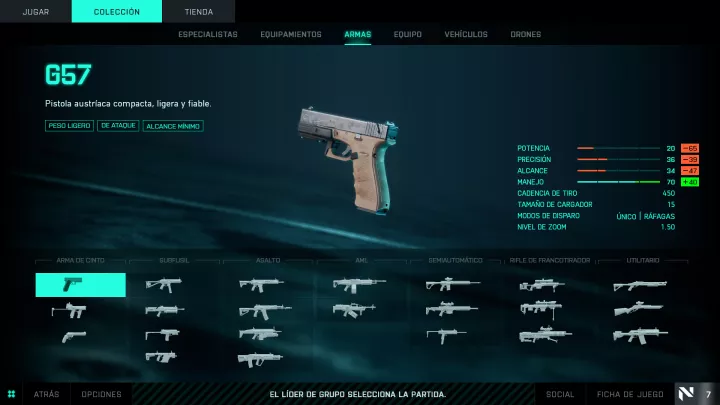Open the FICHA DE JUEGO card
Image resolution: width=720 pixels, height=405 pixels.
pyautogui.click(x=631, y=394)
